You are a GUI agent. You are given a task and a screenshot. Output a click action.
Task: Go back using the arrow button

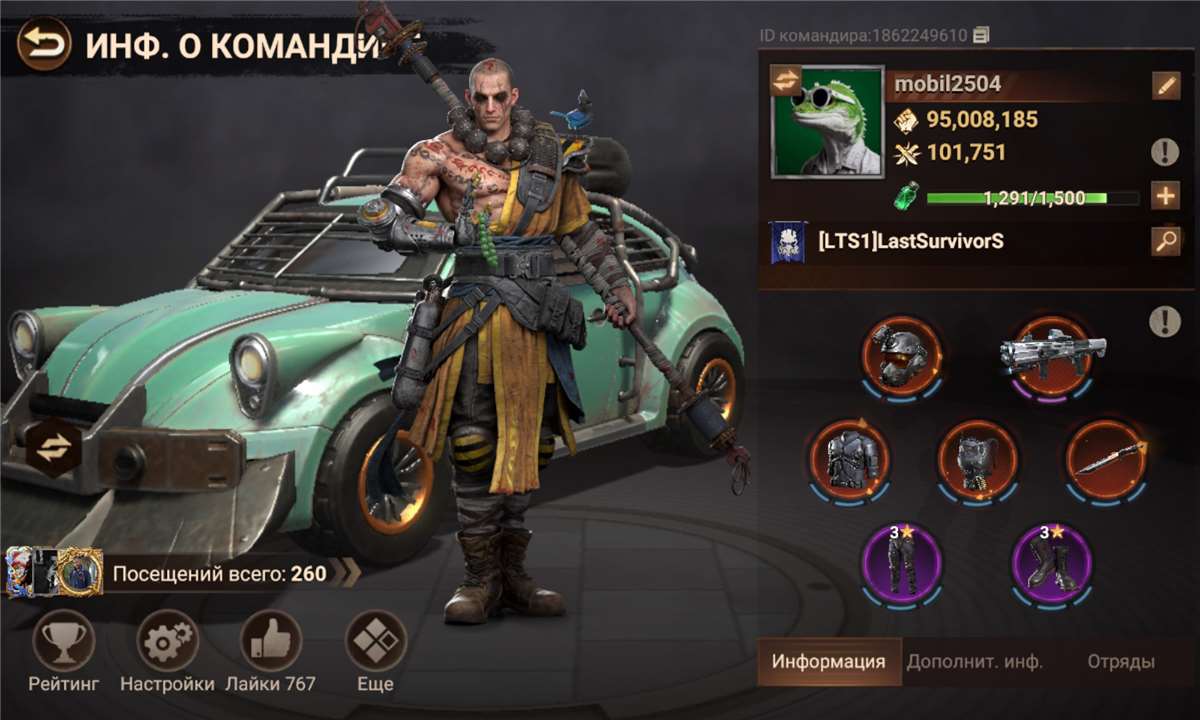pos(43,45)
